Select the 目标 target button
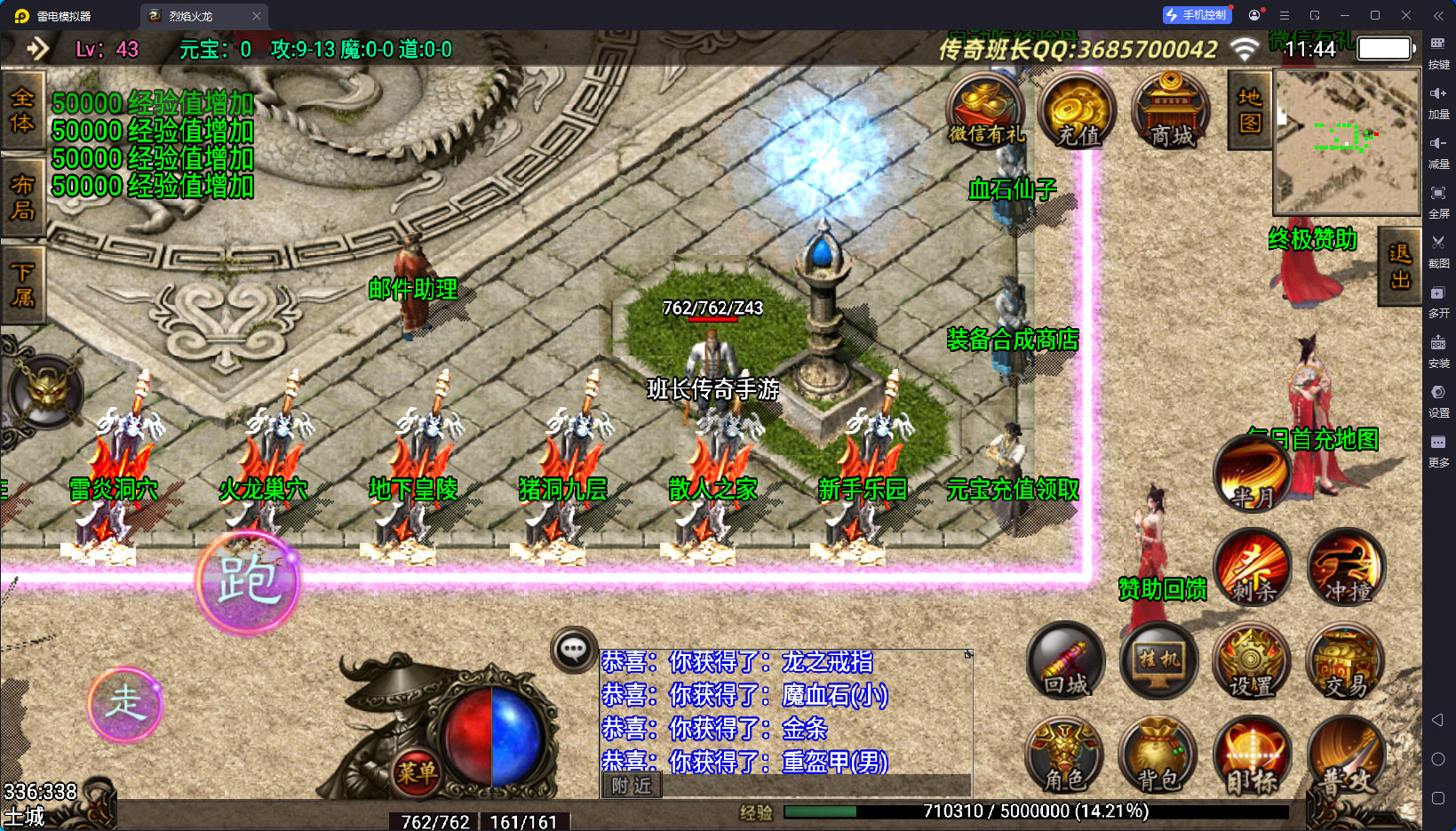1456x831 pixels. tap(1252, 755)
